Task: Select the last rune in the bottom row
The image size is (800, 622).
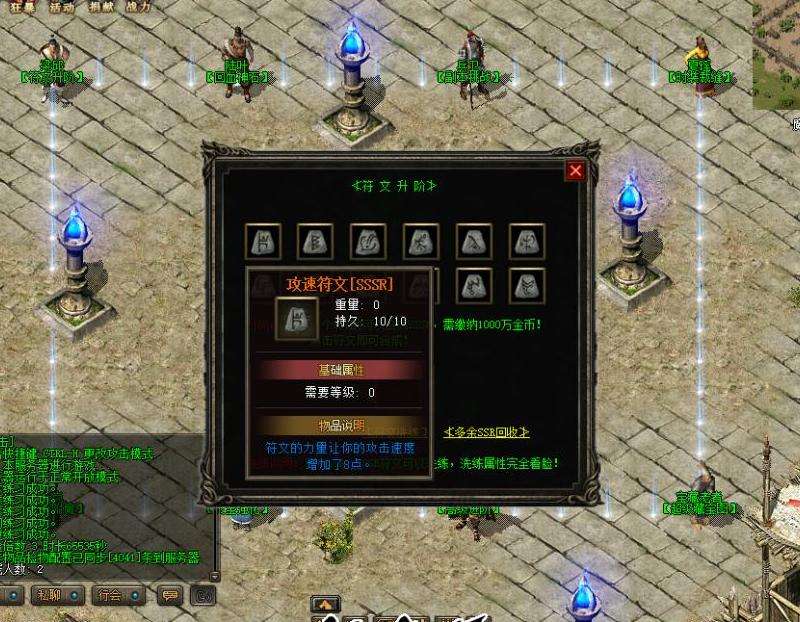Action: click(526, 285)
